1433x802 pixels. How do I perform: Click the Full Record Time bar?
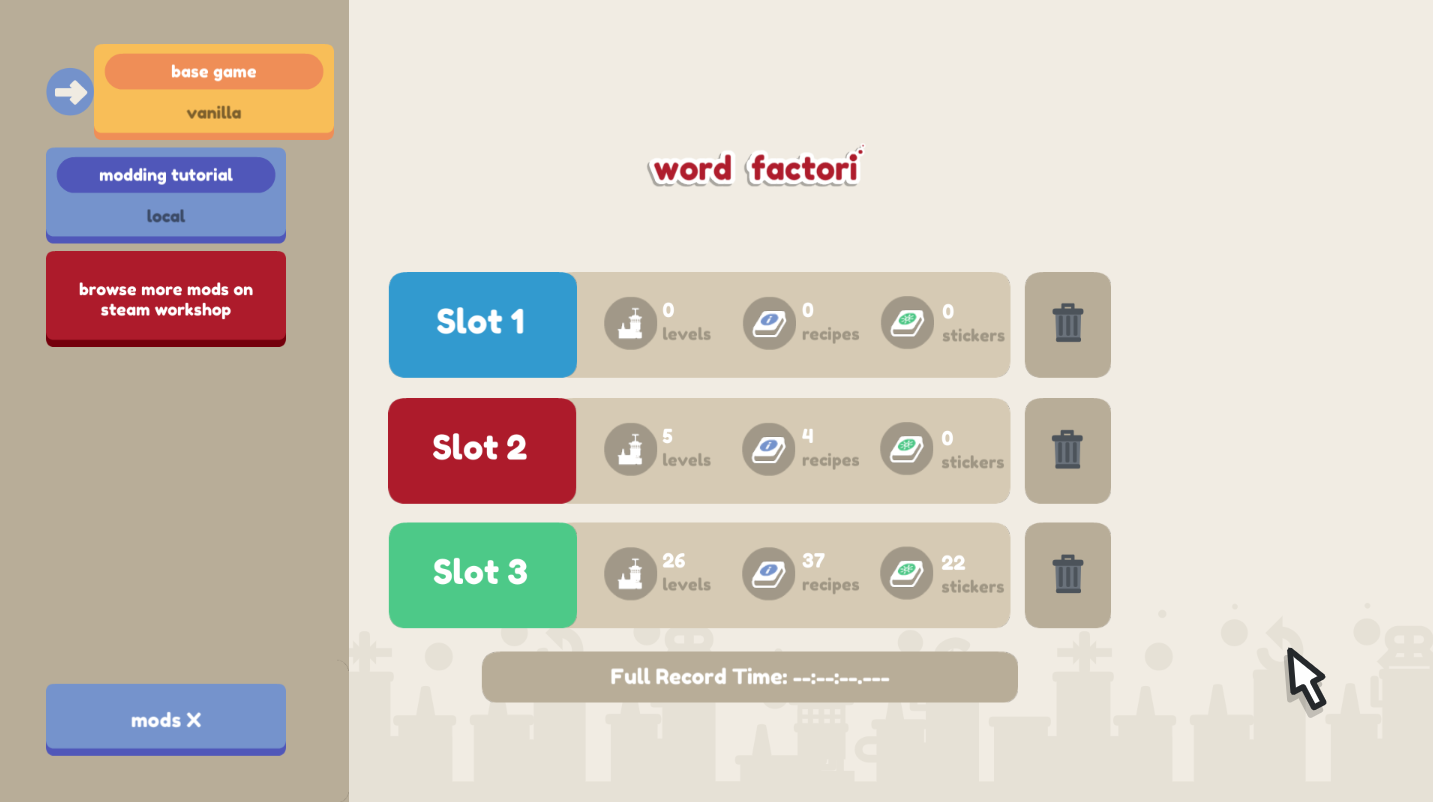point(750,676)
